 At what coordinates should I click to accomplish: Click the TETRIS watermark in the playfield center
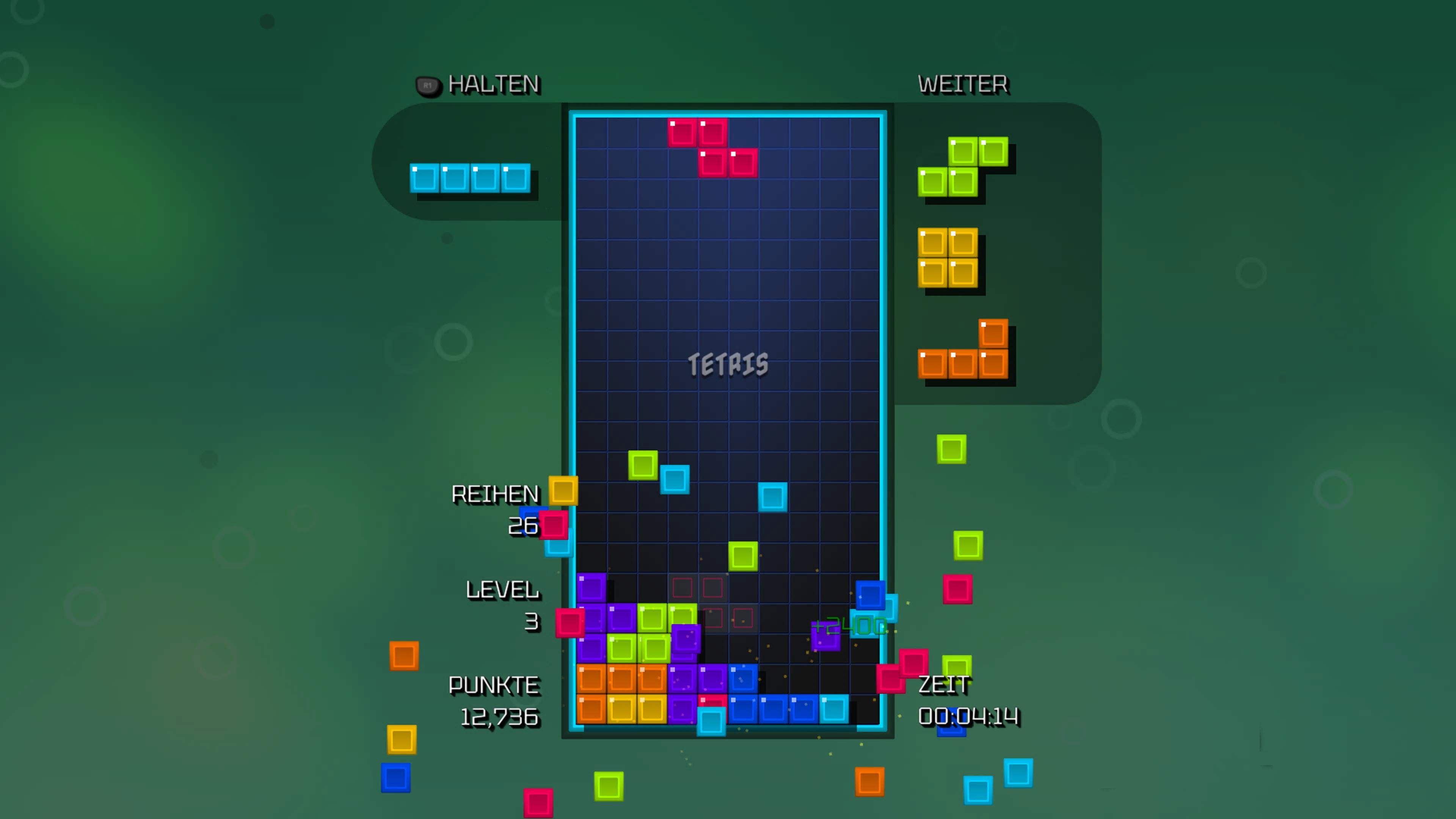click(728, 364)
